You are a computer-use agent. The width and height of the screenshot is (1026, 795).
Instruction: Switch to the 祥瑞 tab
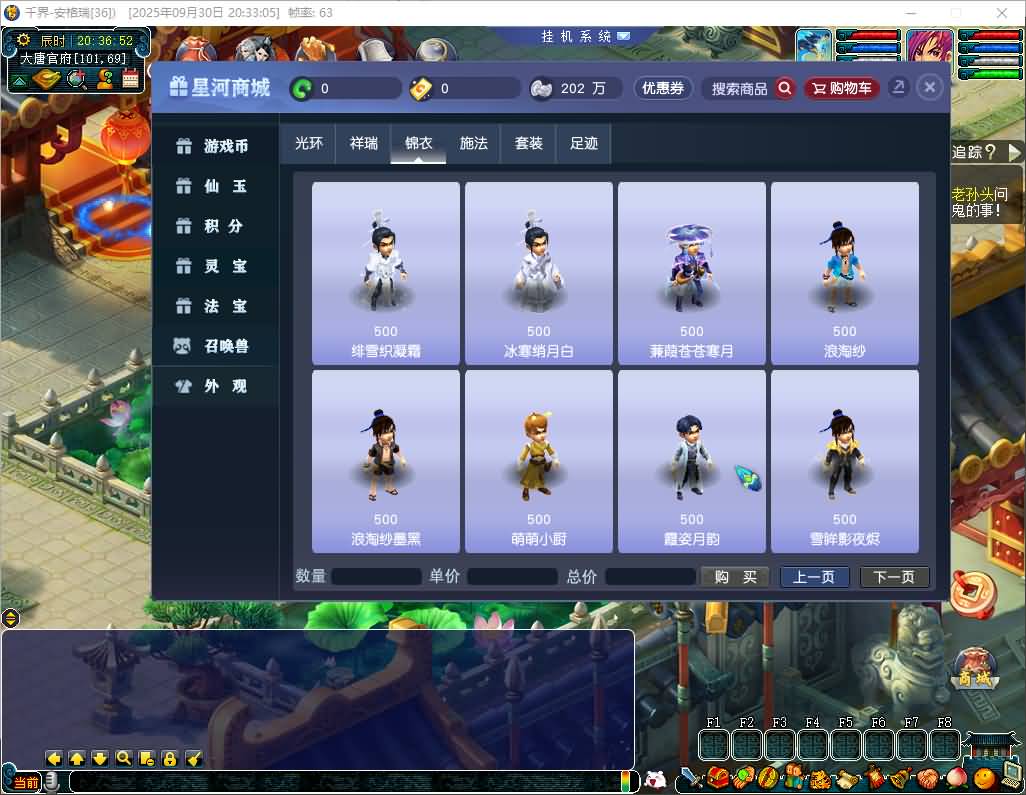click(363, 143)
